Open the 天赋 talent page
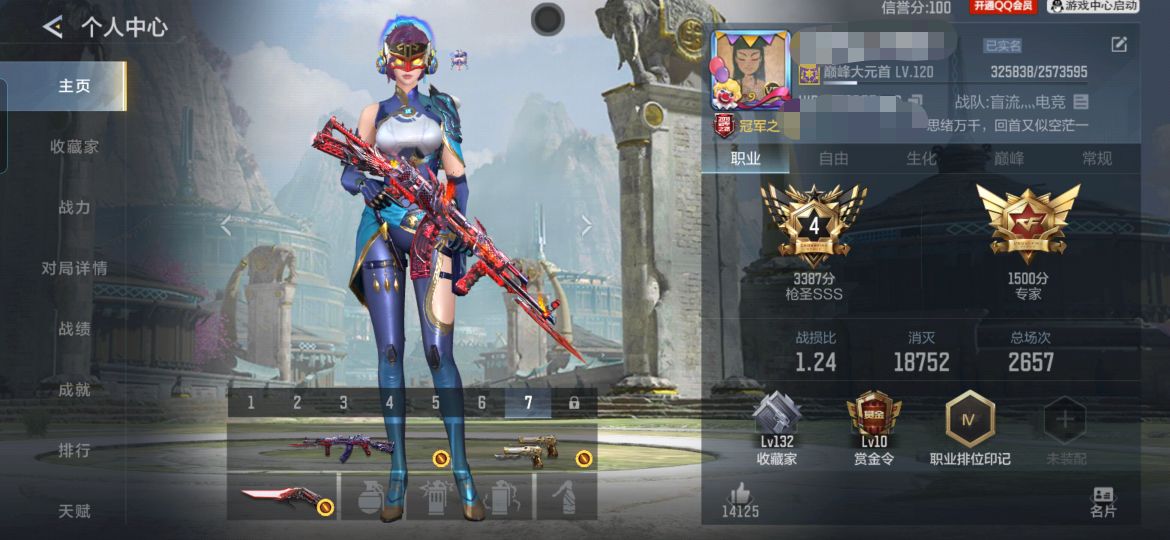The image size is (1170, 540). [75, 511]
